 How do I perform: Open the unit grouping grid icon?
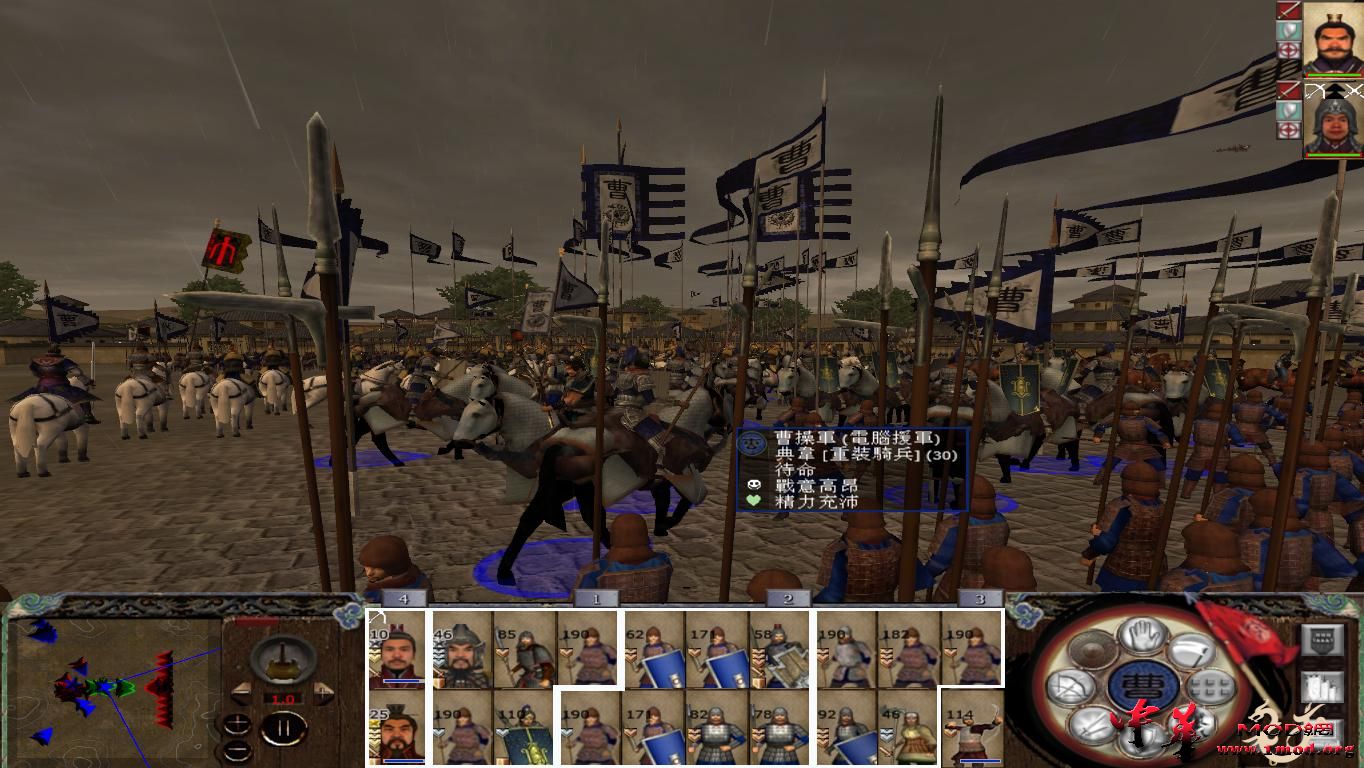point(1209,686)
